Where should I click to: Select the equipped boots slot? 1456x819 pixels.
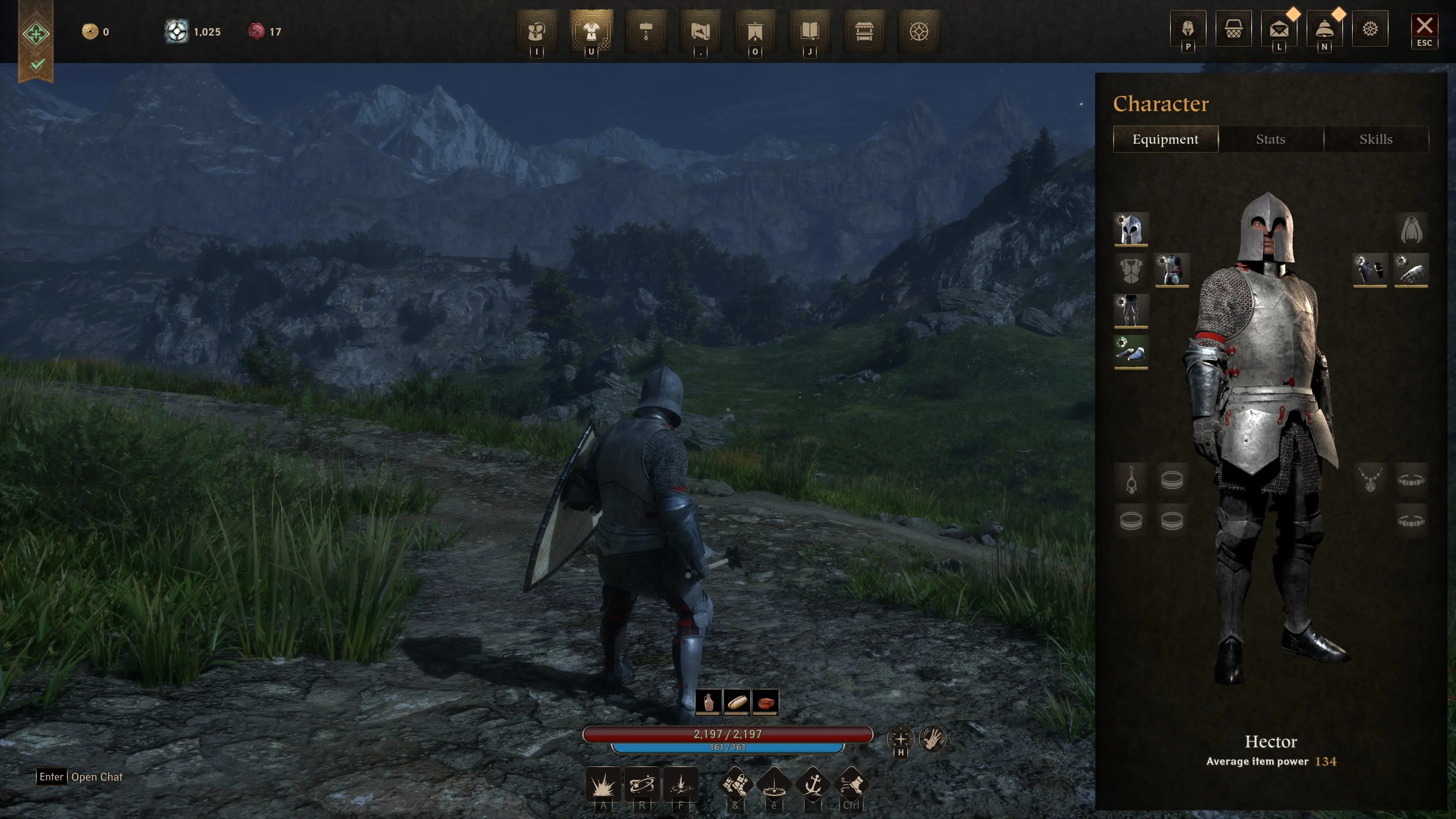(1130, 352)
